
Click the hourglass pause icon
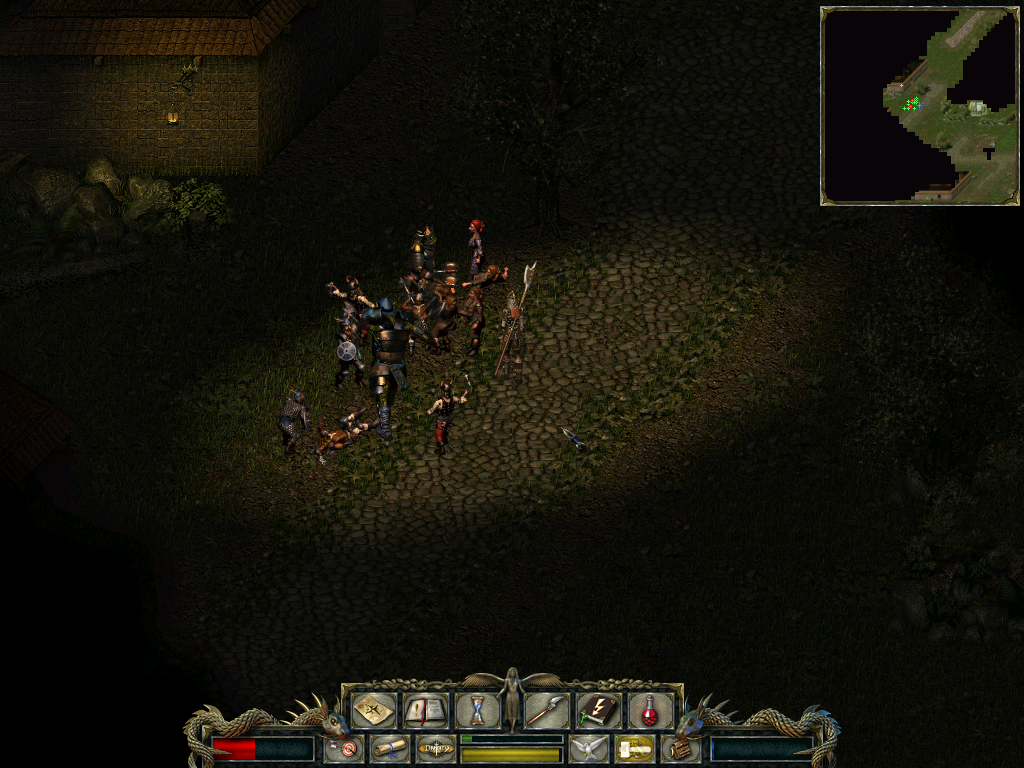[477, 710]
